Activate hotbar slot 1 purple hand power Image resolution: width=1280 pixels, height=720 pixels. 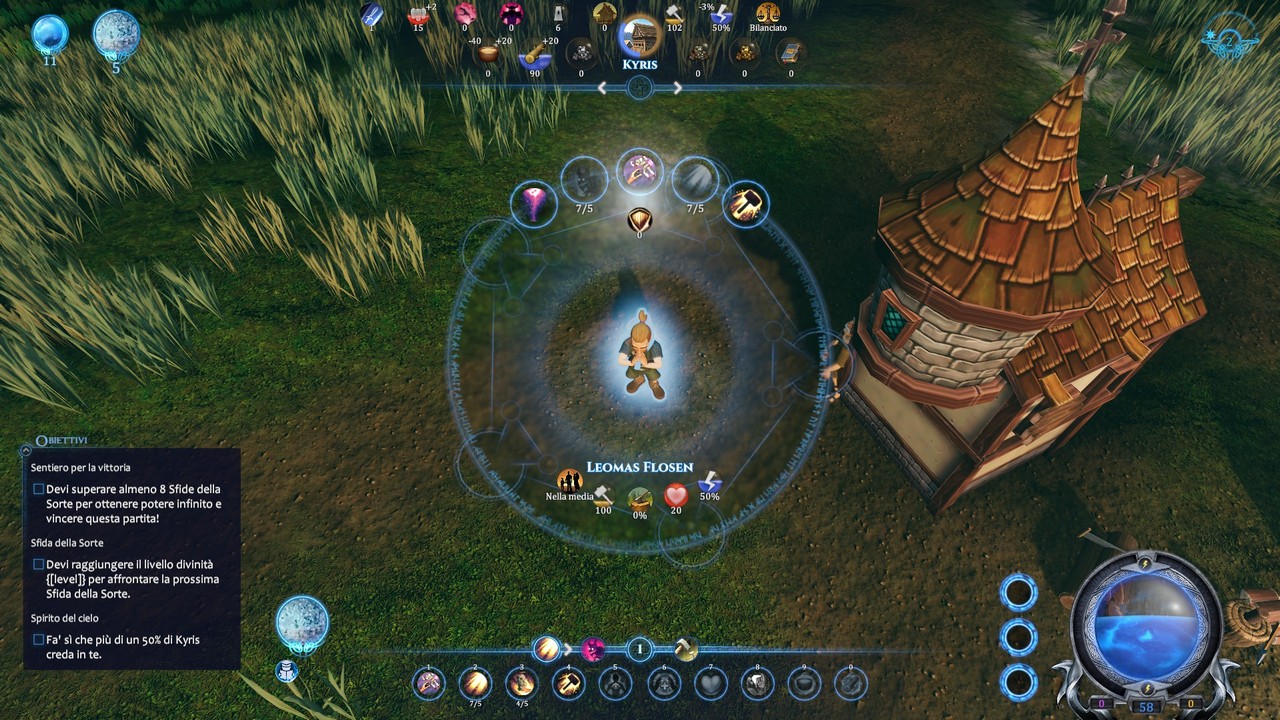click(x=429, y=684)
